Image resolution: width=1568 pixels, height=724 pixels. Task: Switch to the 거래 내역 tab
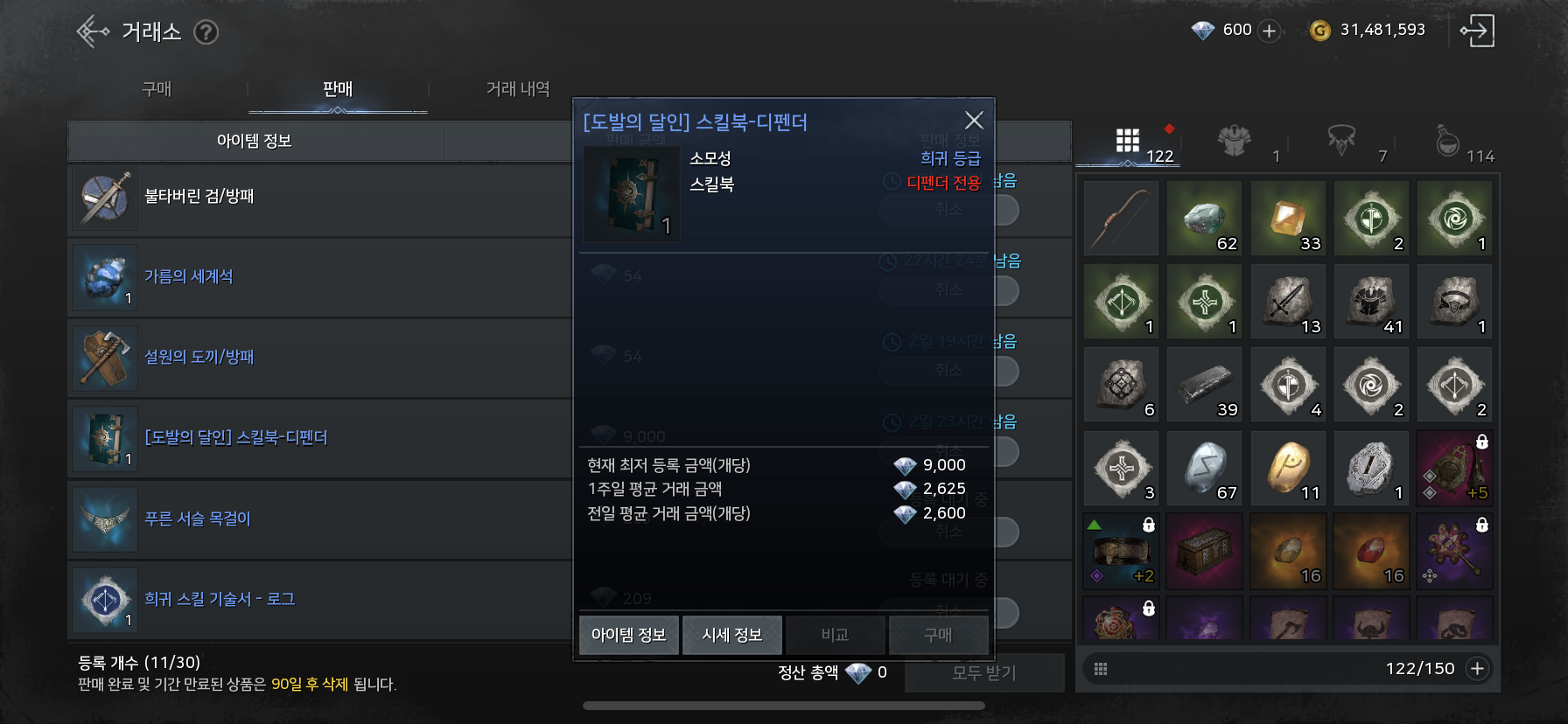click(517, 87)
